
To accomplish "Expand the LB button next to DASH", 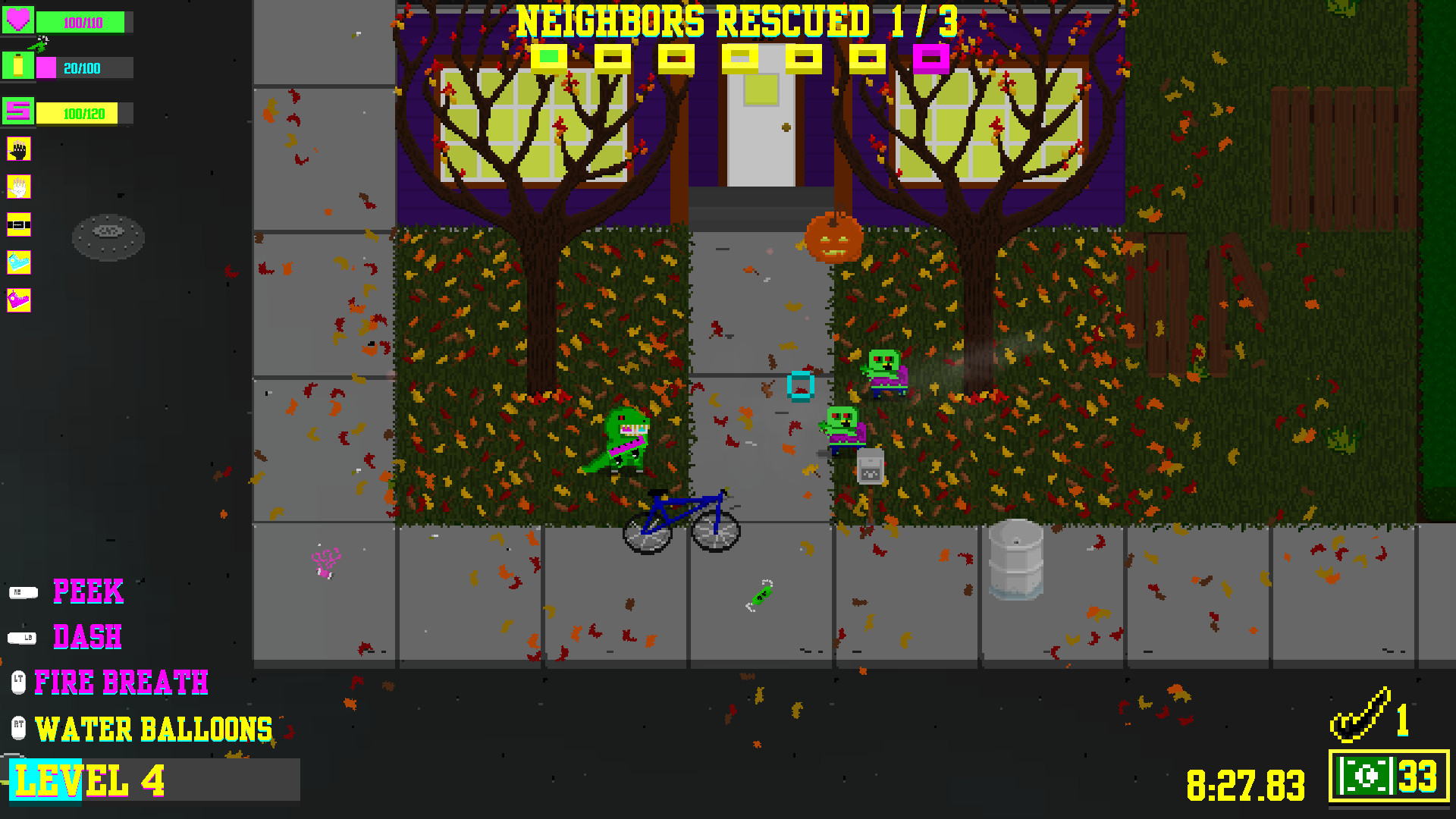I will pos(23,637).
